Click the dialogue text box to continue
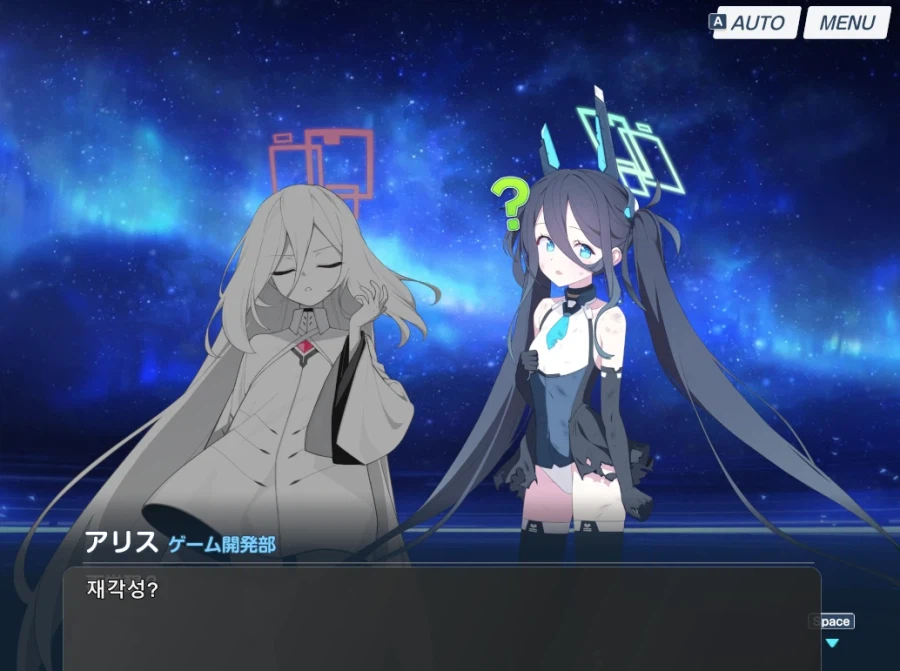The width and height of the screenshot is (900, 671). click(x=440, y=620)
